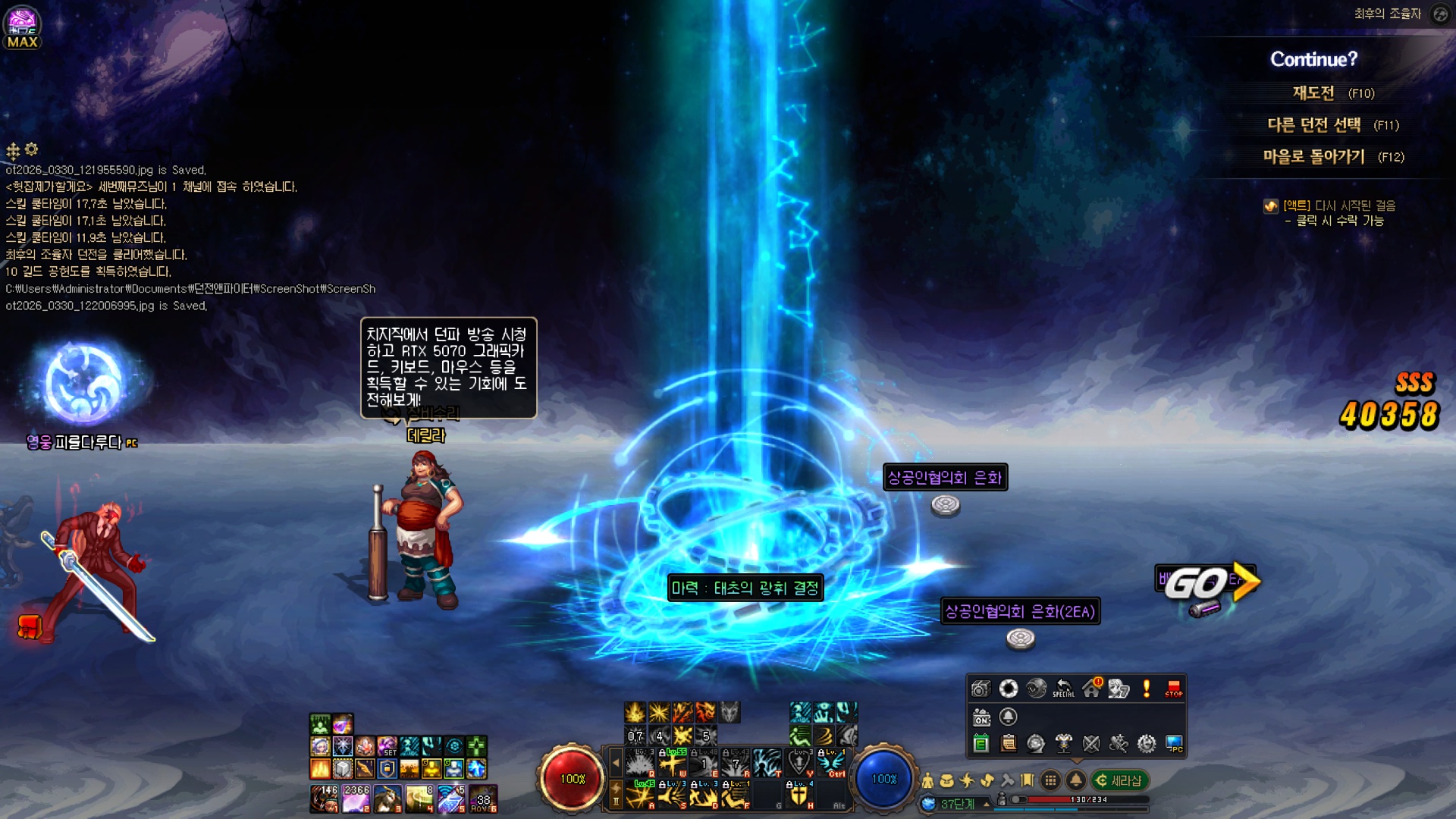Open the gear settings icon

point(1147,744)
